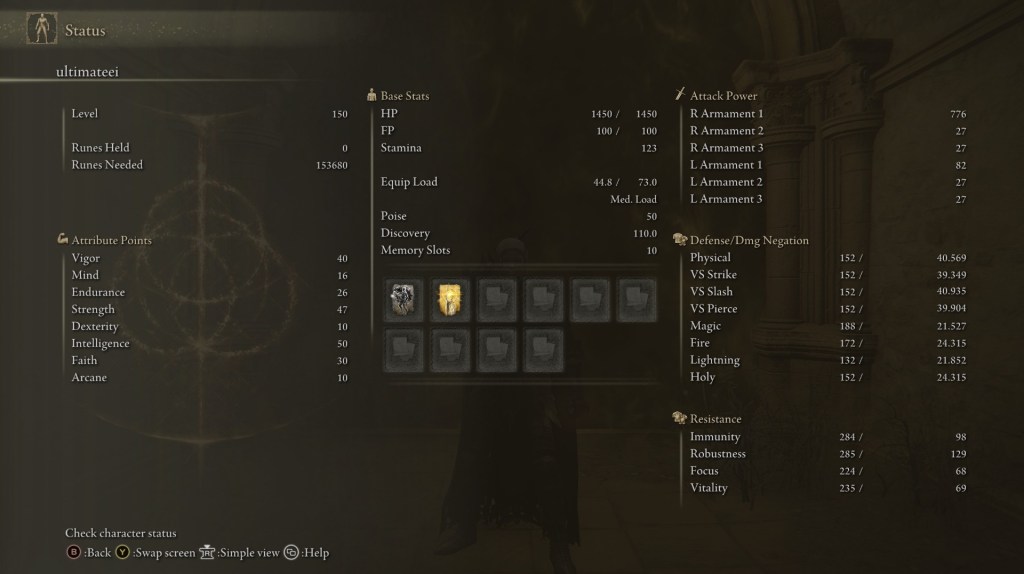
Task: Highlight the Robustness resistance row
Action: 827,454
